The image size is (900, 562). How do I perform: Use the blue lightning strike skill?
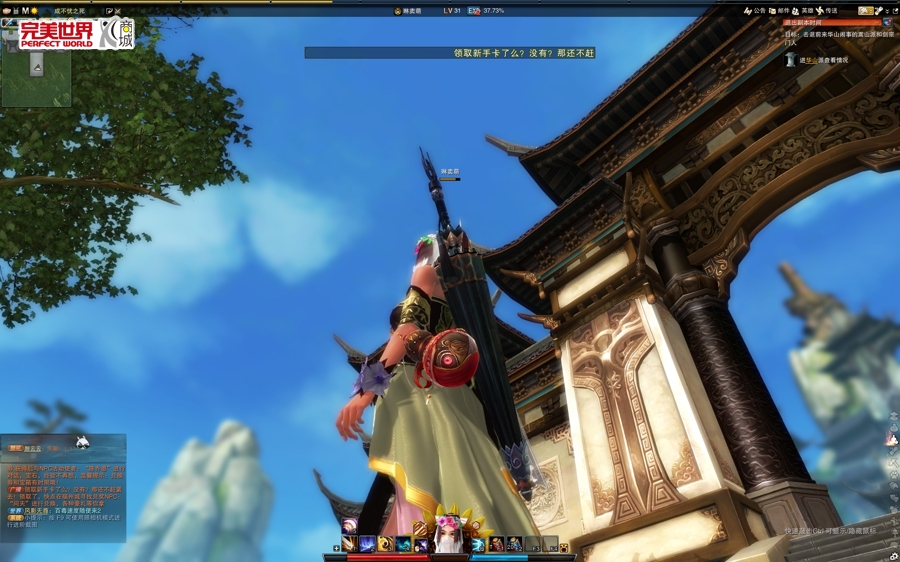tap(367, 544)
